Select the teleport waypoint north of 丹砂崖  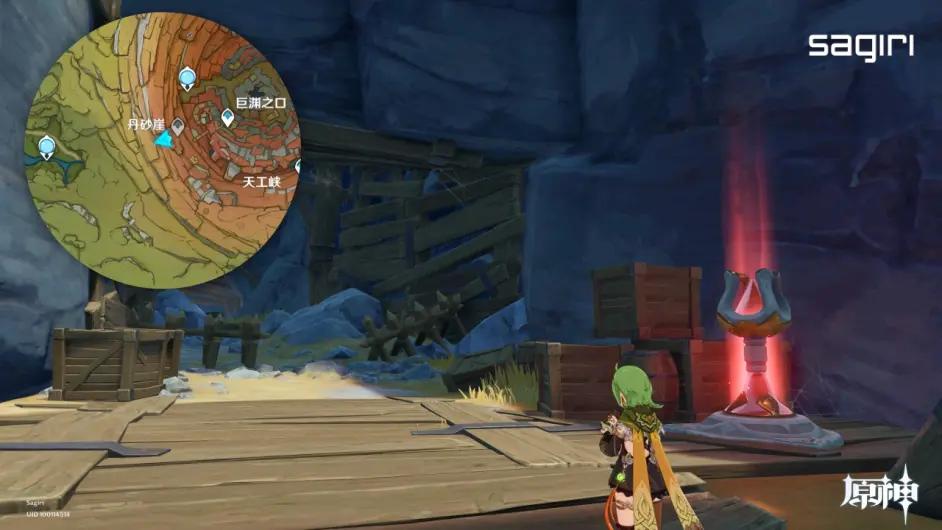[186, 78]
